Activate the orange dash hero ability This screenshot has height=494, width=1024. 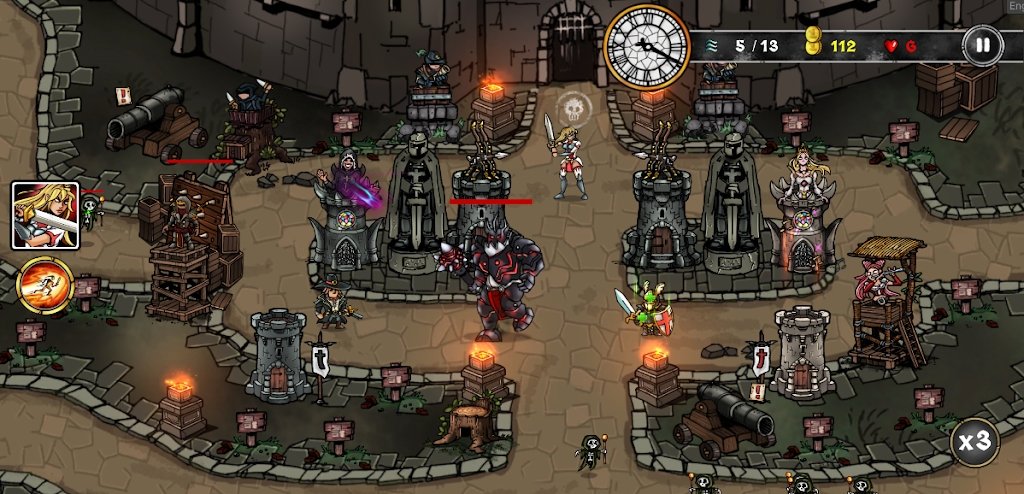point(45,284)
